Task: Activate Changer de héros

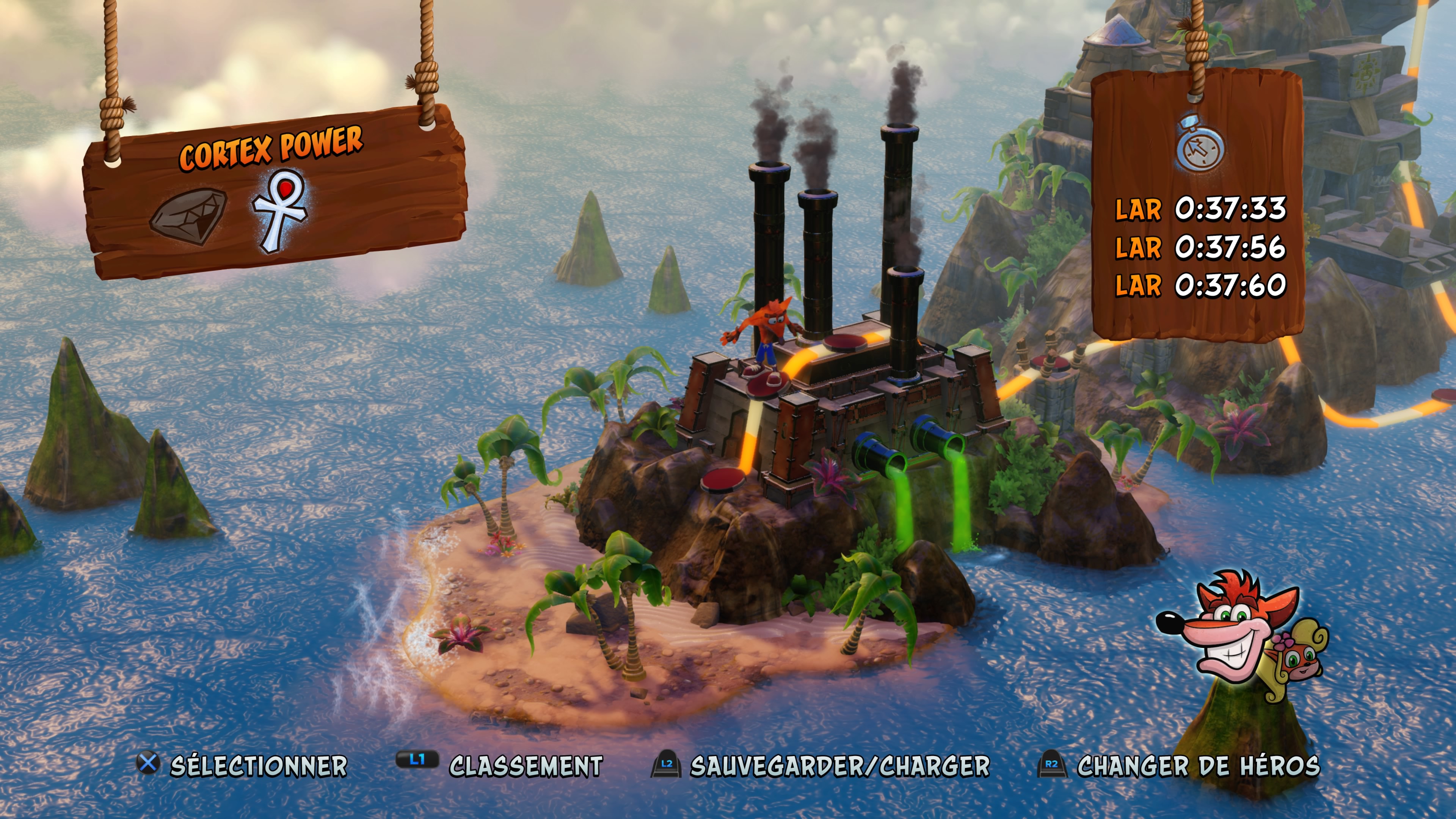Action: 1198,766
